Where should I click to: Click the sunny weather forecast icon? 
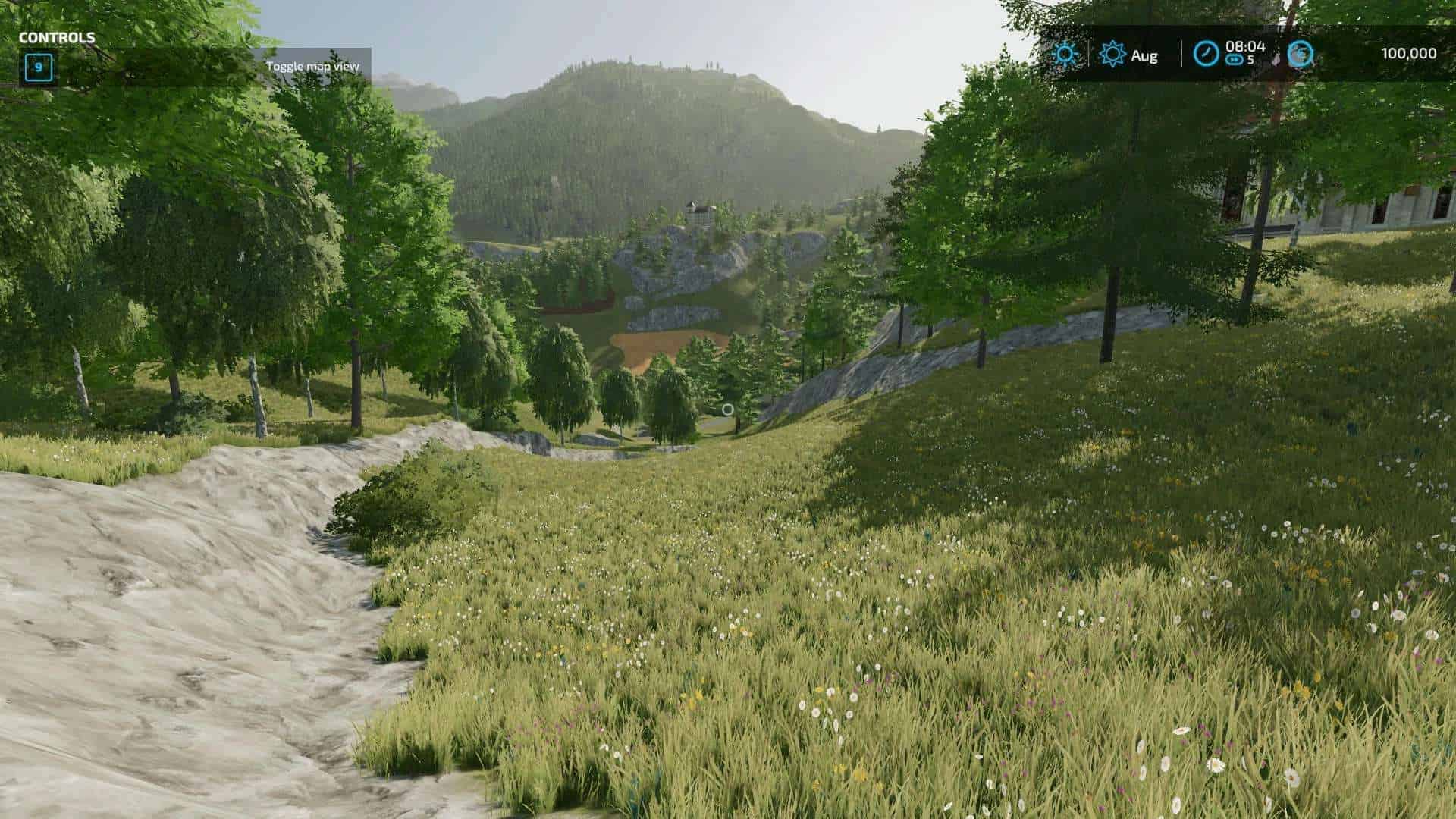click(x=1065, y=54)
